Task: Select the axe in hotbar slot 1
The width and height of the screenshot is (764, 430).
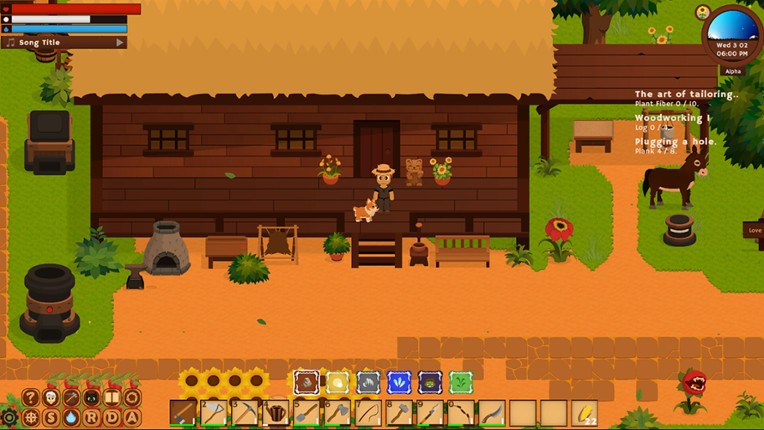Action: [x=182, y=412]
